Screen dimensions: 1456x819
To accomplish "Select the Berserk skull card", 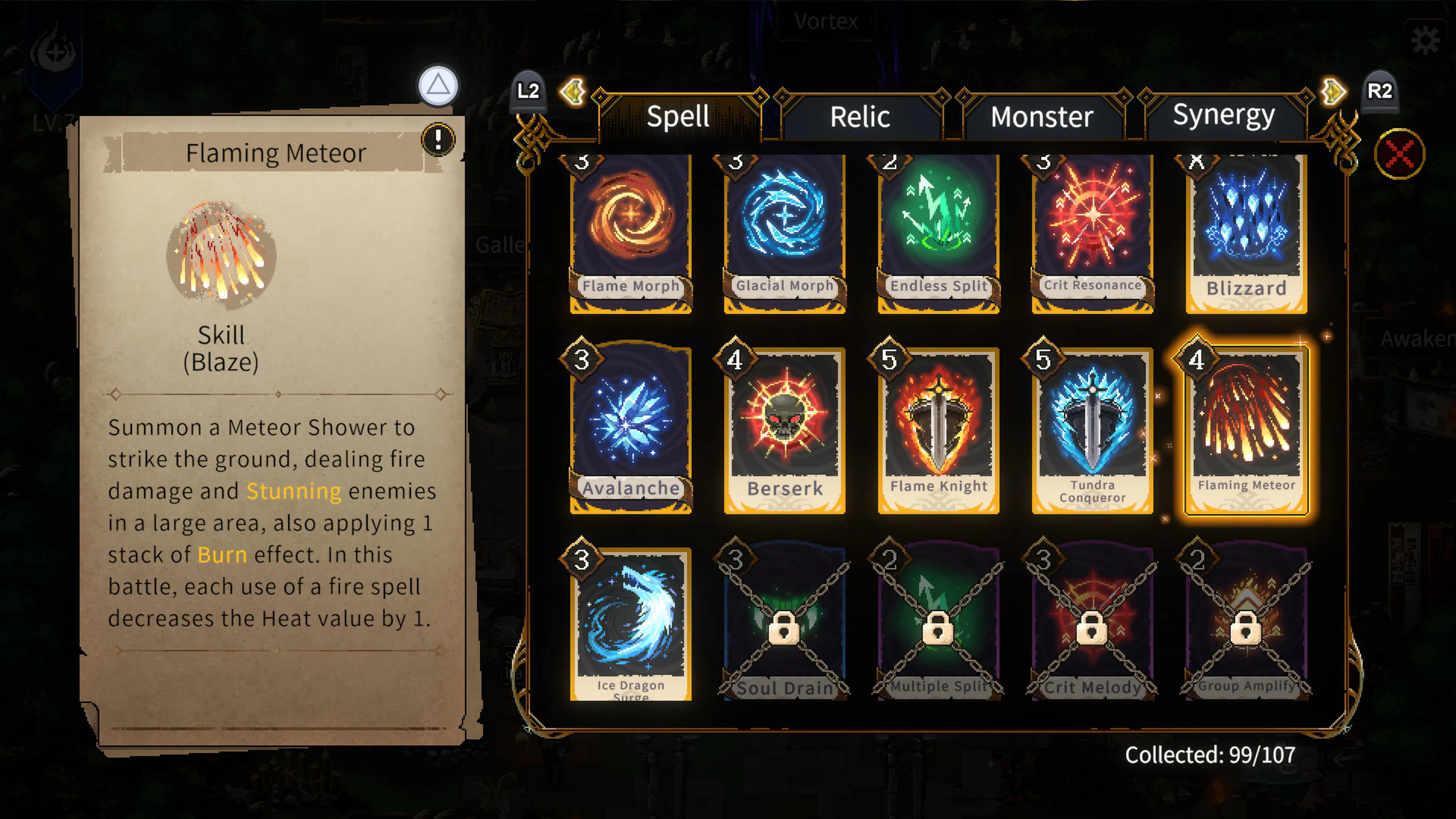I will [x=784, y=430].
